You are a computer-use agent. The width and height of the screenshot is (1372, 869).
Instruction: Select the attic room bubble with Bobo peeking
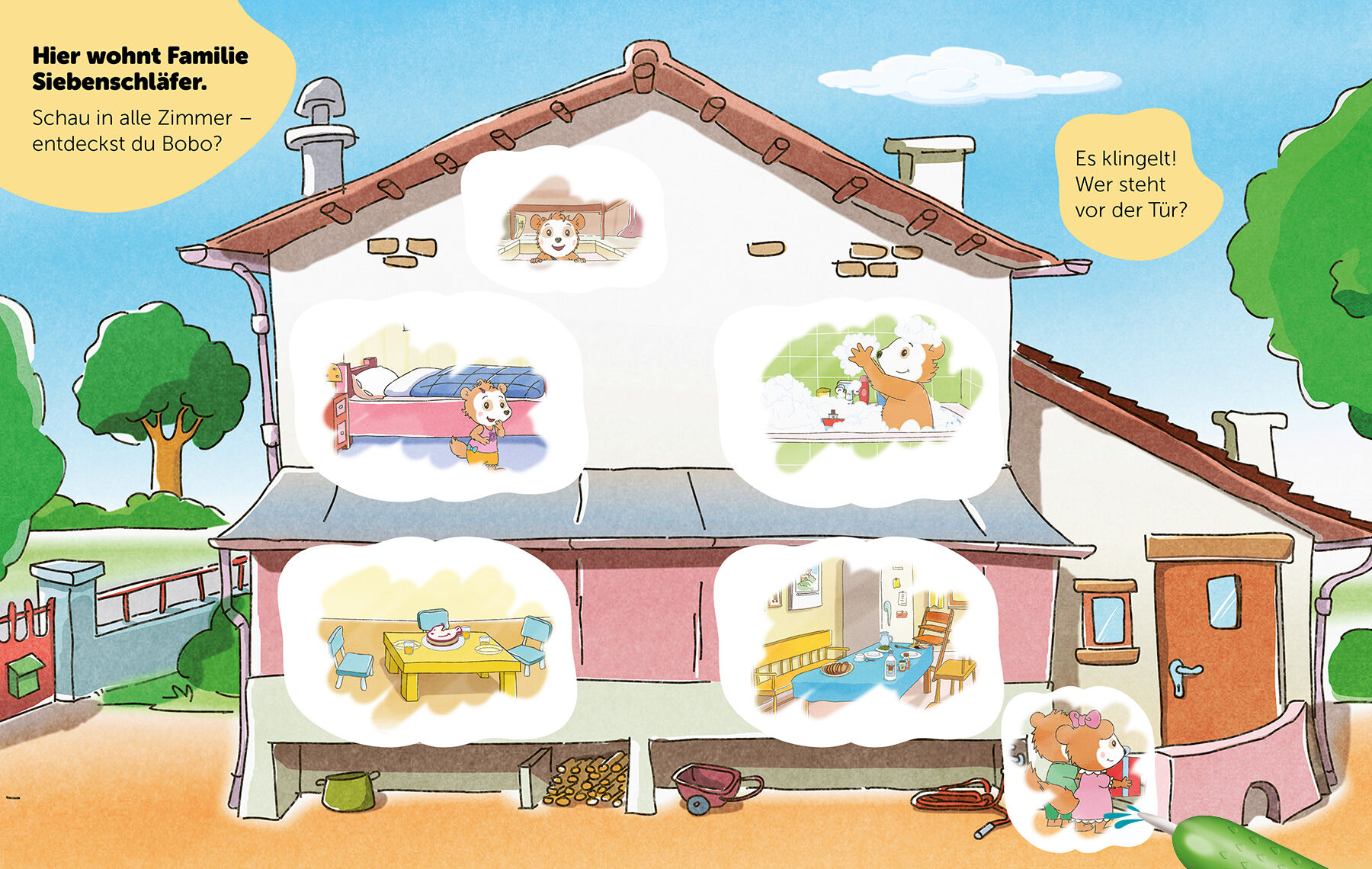pos(563,221)
